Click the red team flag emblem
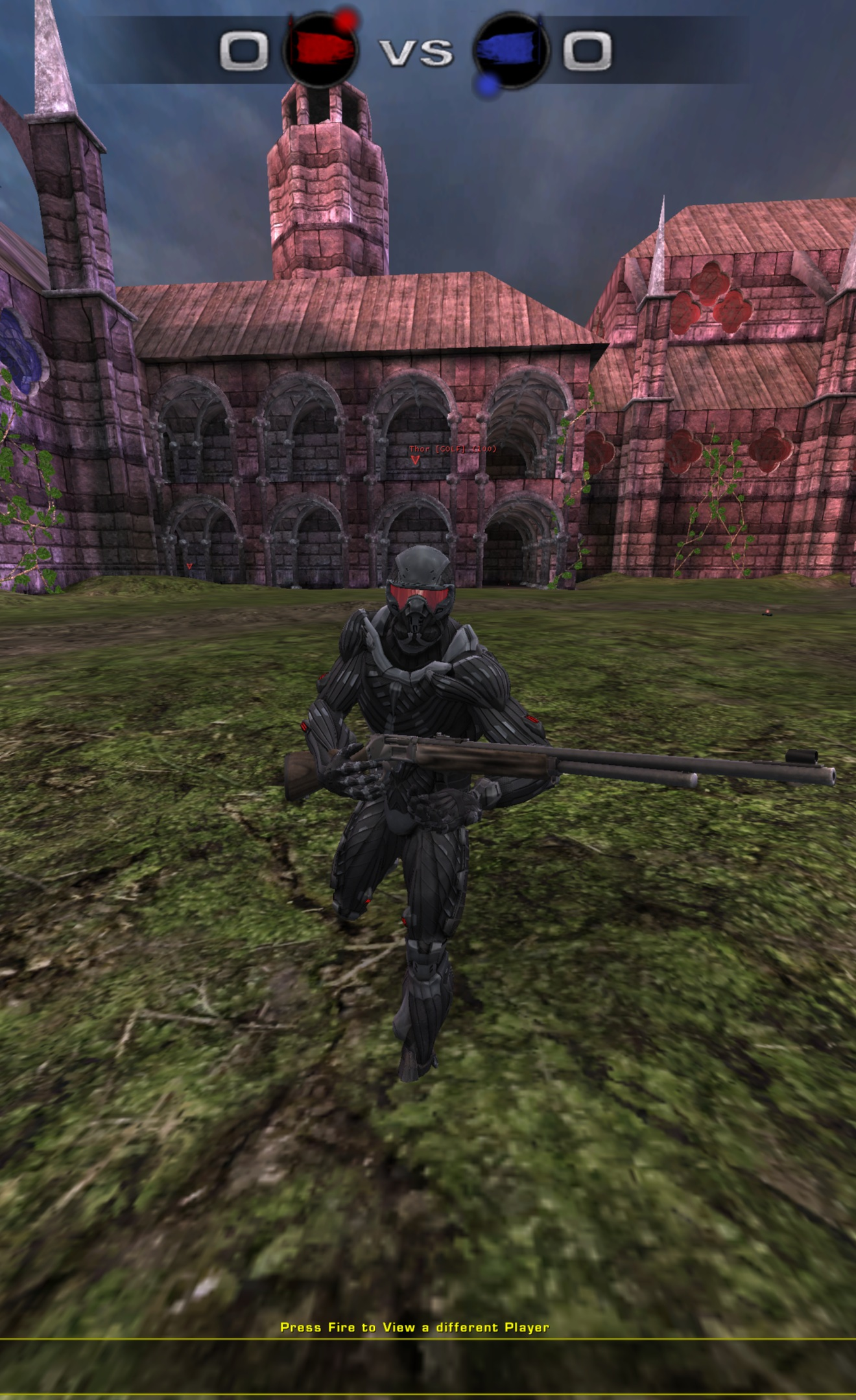856x1400 pixels. (321, 49)
